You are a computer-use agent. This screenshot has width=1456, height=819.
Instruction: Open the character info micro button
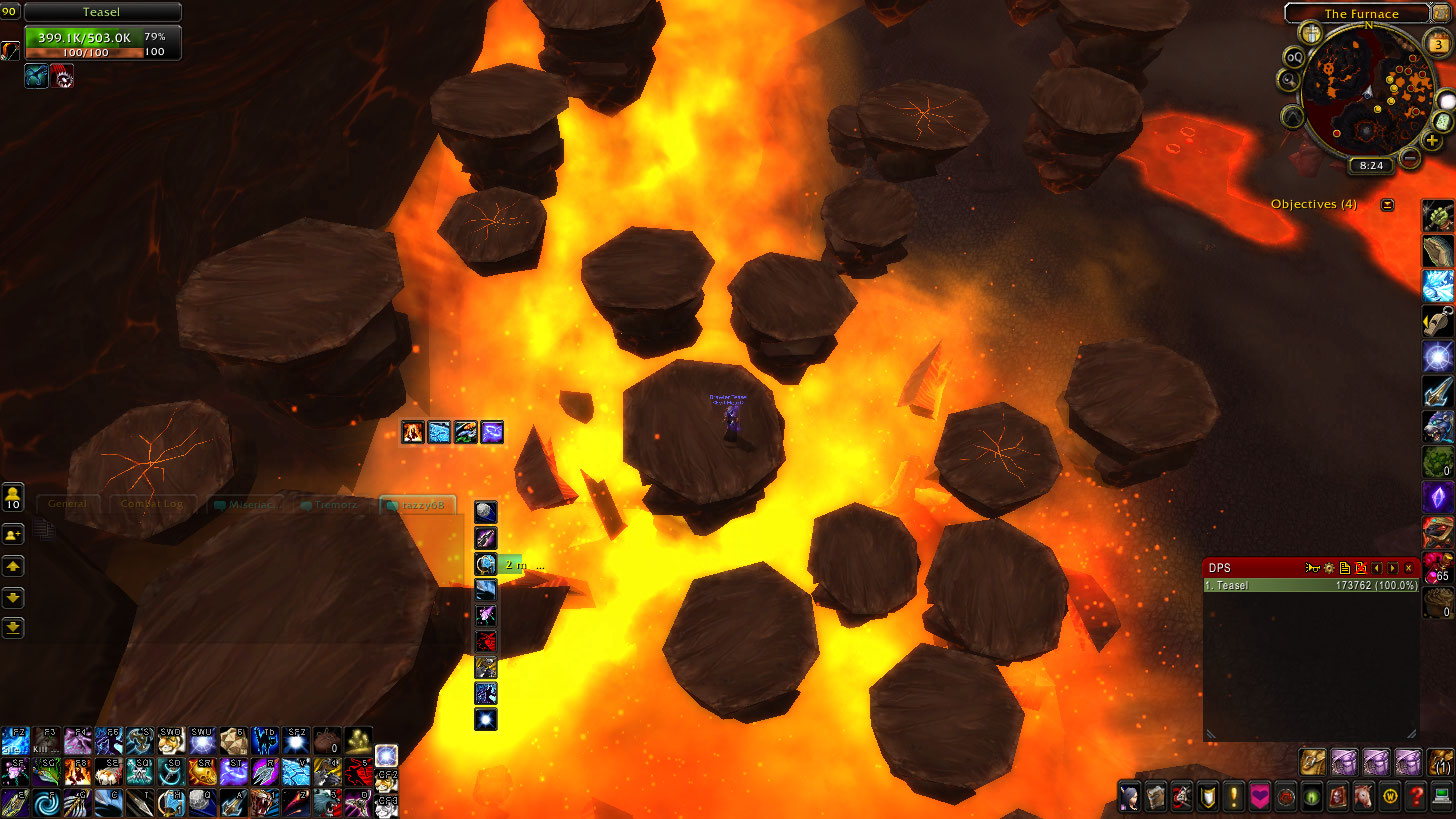(x=1130, y=797)
